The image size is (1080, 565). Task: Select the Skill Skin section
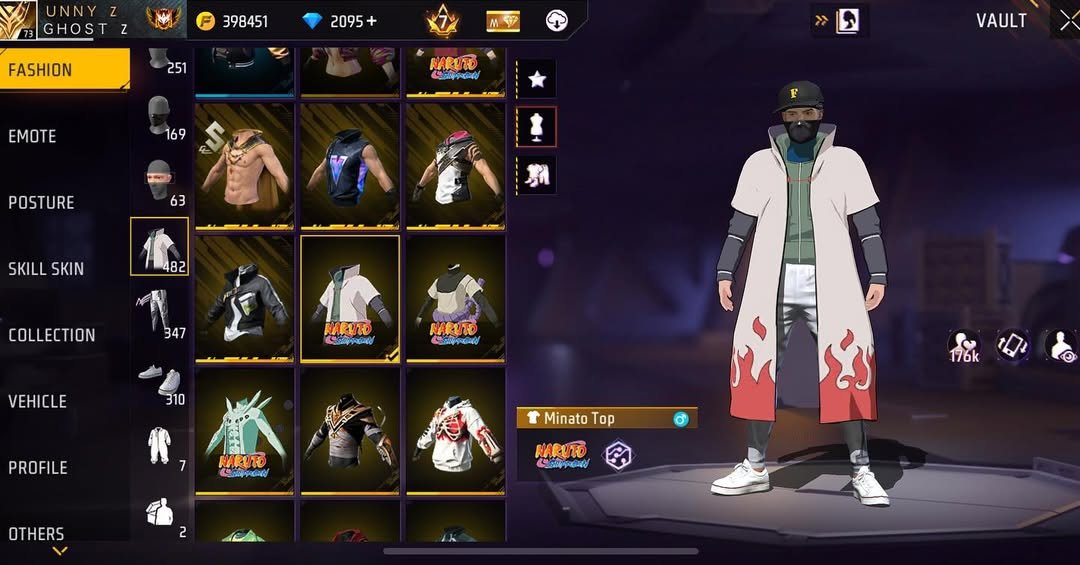tap(46, 268)
